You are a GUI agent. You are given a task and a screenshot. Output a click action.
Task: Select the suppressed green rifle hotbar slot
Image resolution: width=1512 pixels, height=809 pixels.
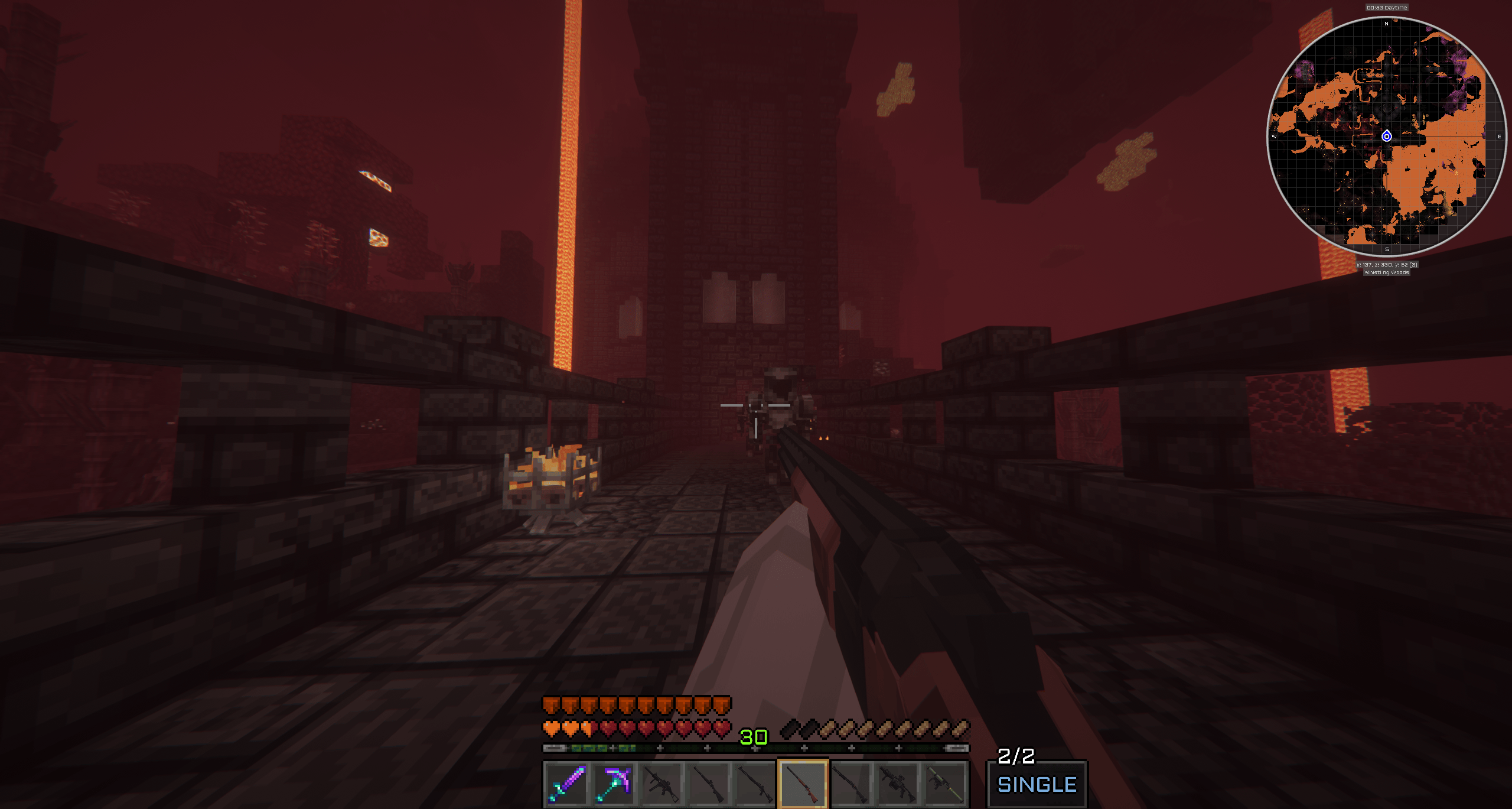(944, 783)
